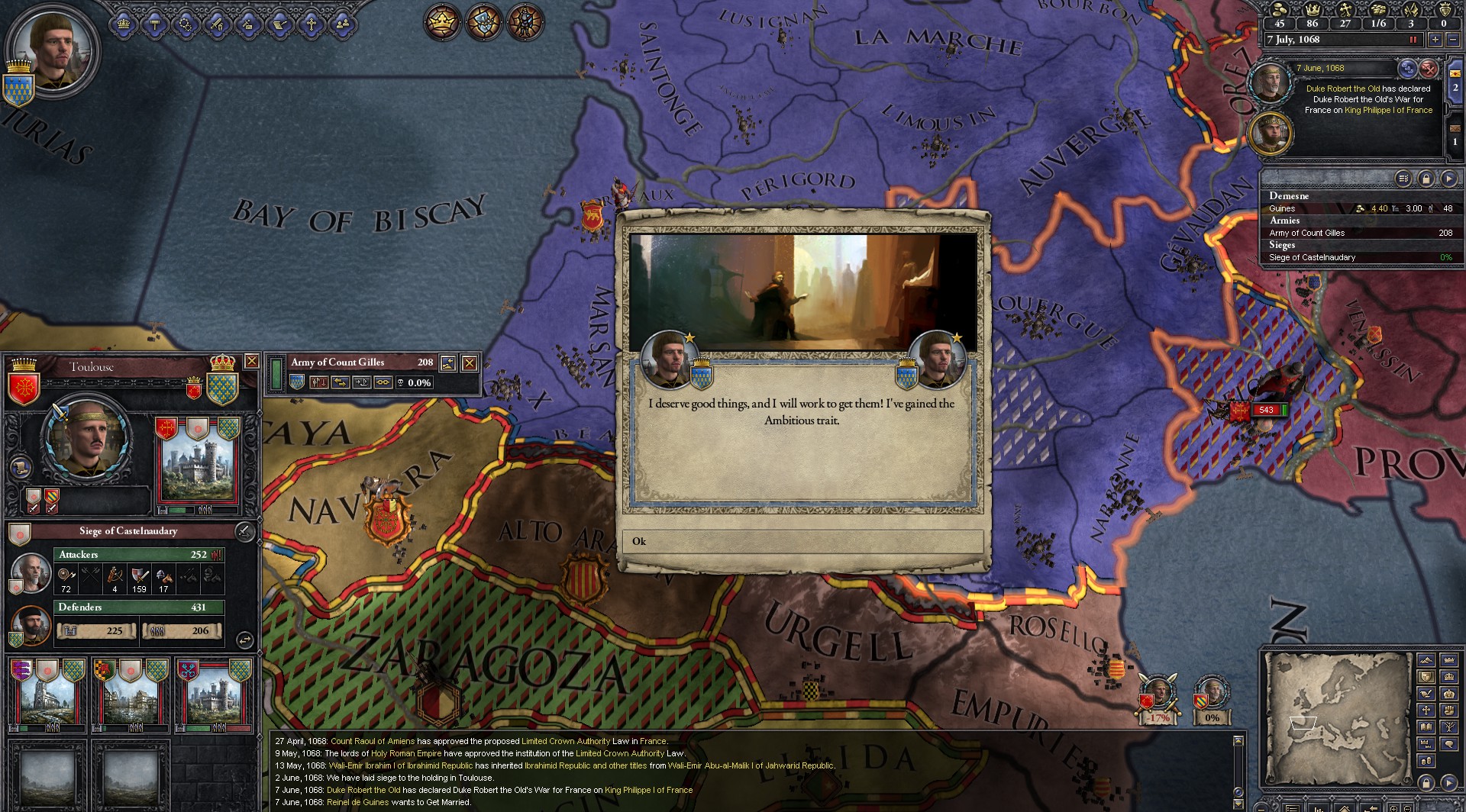Image resolution: width=1466 pixels, height=812 pixels.
Task: Confirm the Ambitious trait event with Ok
Action: [x=802, y=541]
